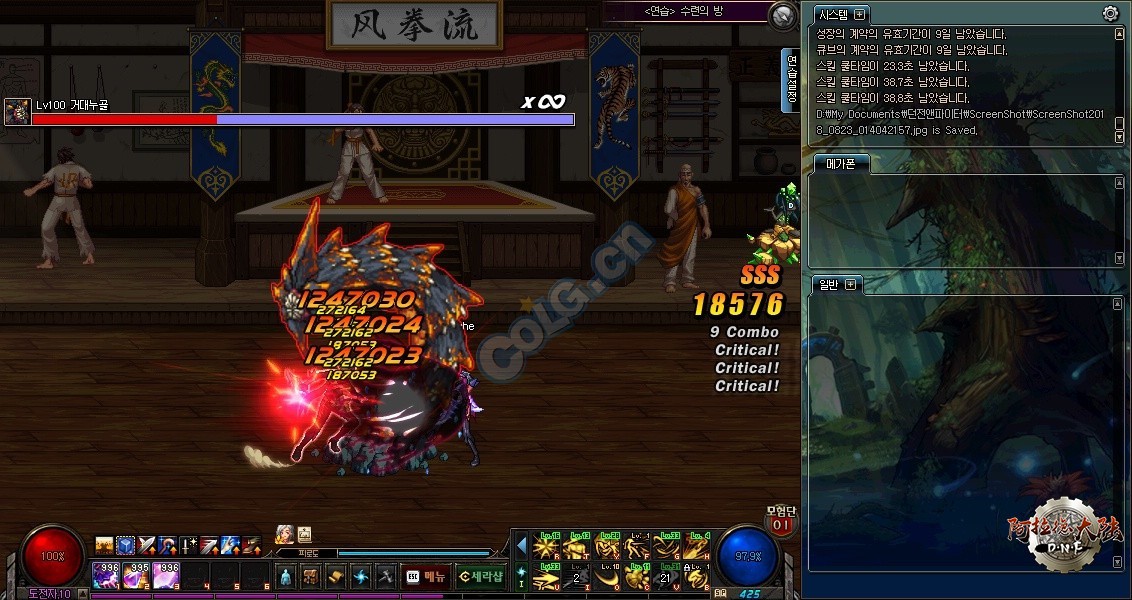The image size is (1132, 600).
Task: Open the 모험단 adventure team badge
Action: (x=780, y=520)
